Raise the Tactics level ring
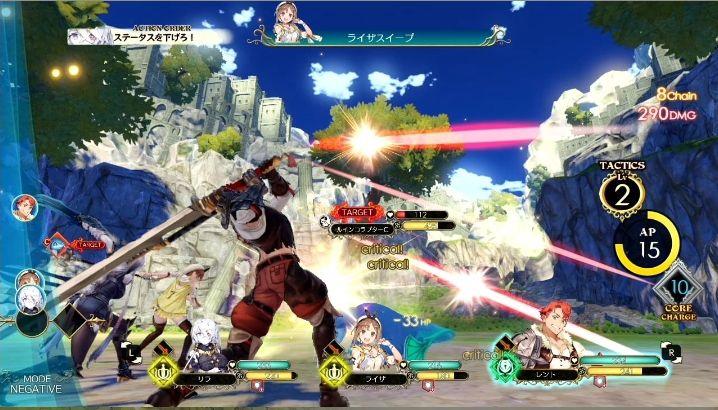The height and width of the screenshot is (410, 718). click(622, 195)
